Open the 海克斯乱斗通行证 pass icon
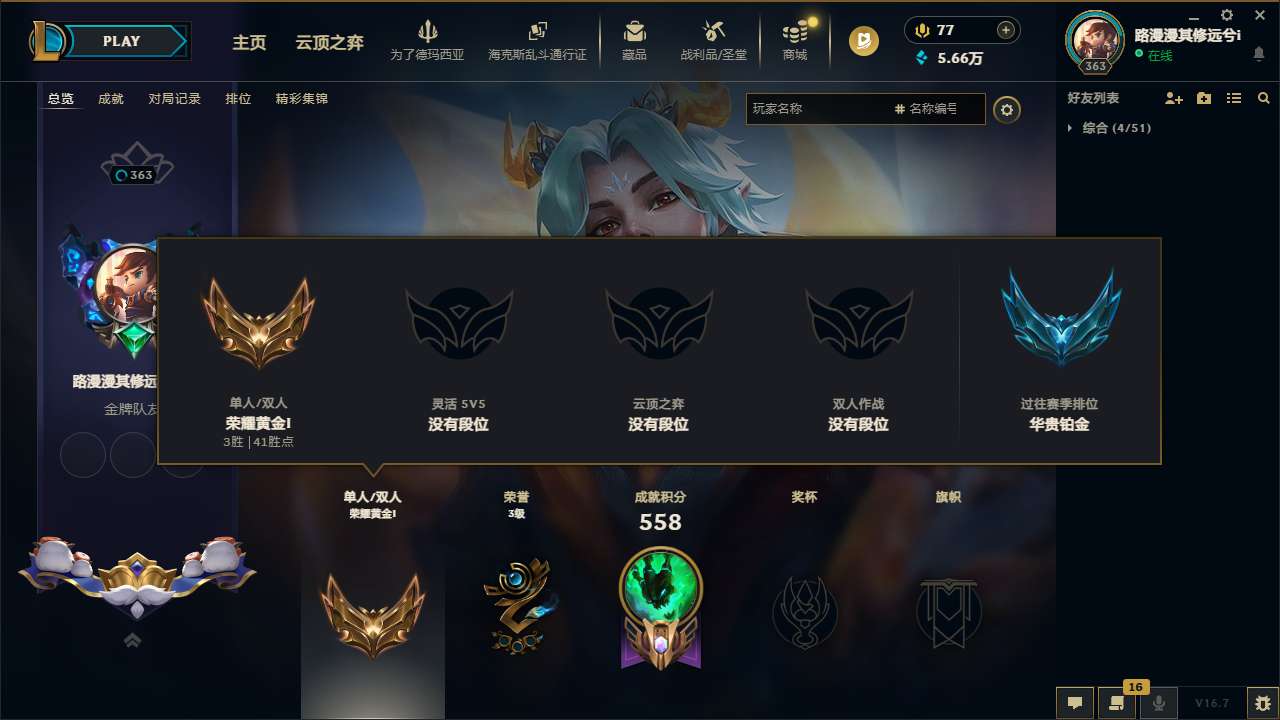Viewport: 1280px width, 720px height. 537,38
